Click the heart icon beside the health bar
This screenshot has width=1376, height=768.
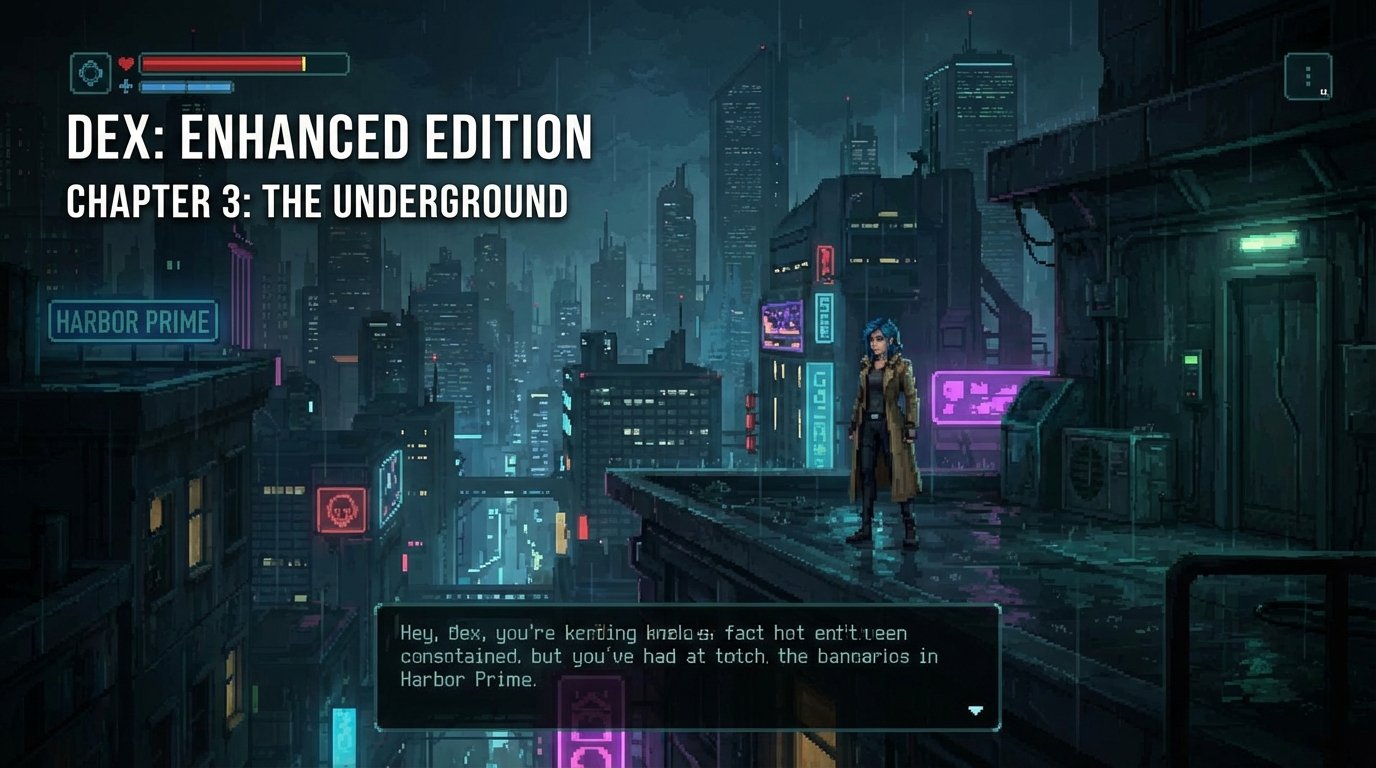click(x=125, y=62)
